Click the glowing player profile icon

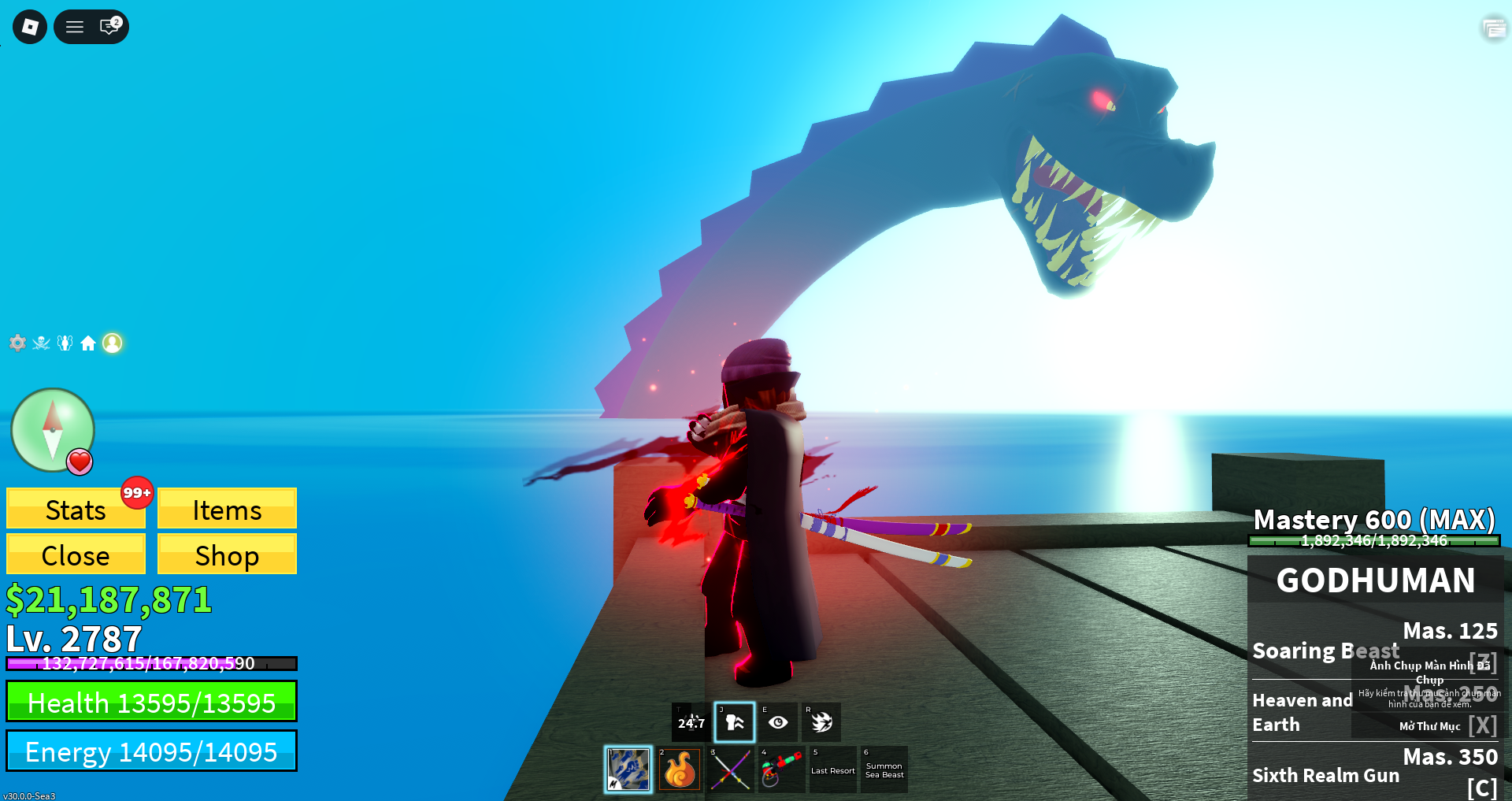pyautogui.click(x=113, y=343)
